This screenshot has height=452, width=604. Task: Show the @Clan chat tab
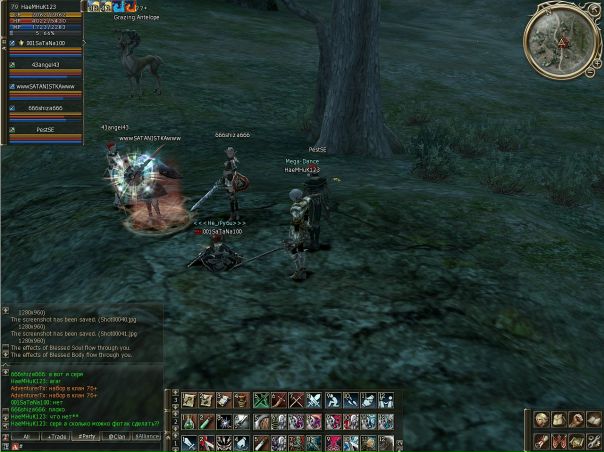(x=118, y=437)
